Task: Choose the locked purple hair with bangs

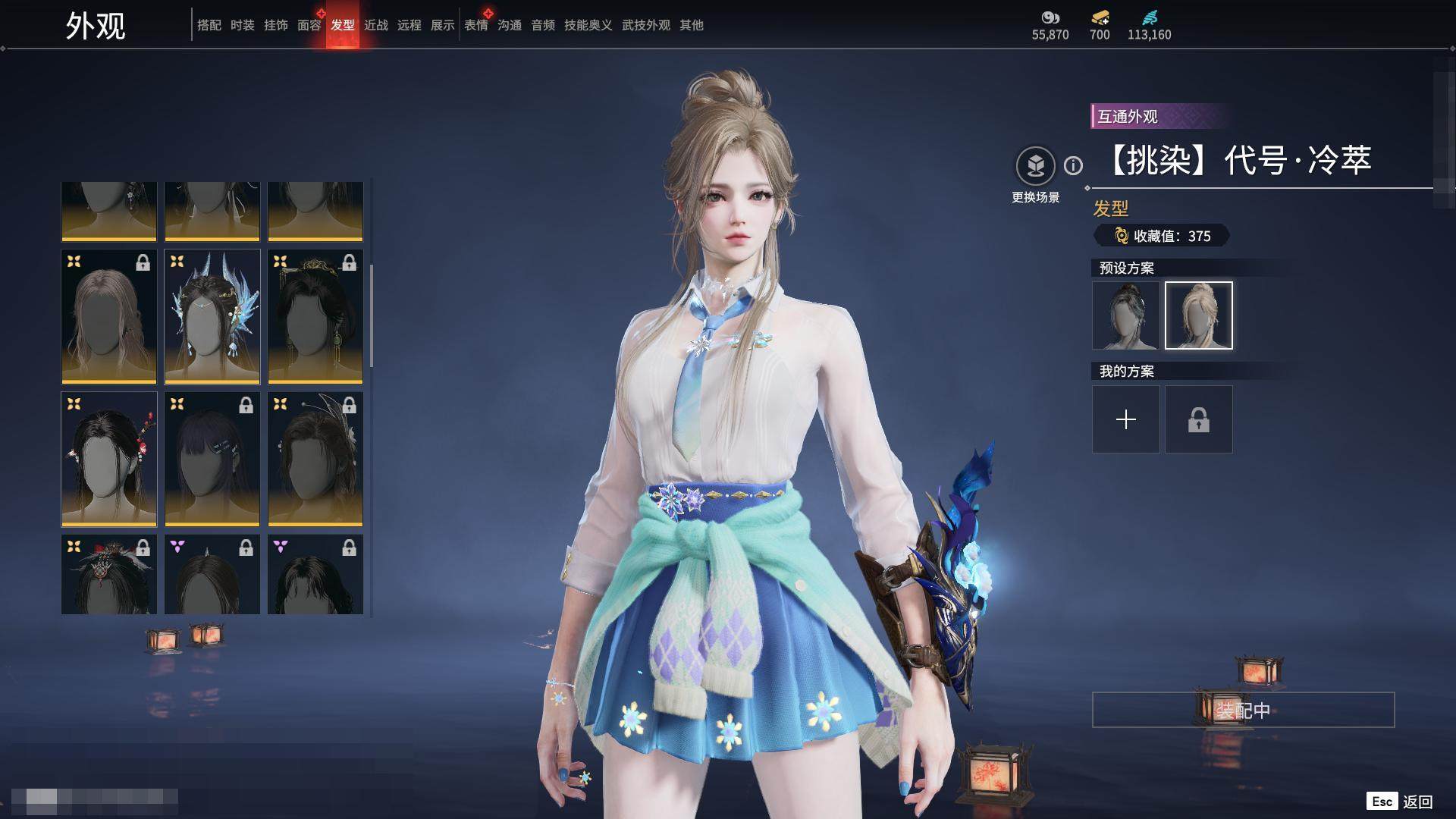Action: pos(212,459)
